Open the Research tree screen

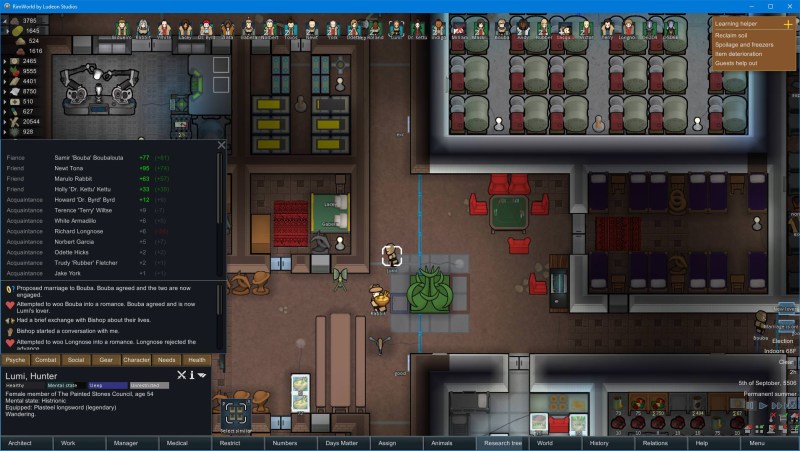coord(503,442)
